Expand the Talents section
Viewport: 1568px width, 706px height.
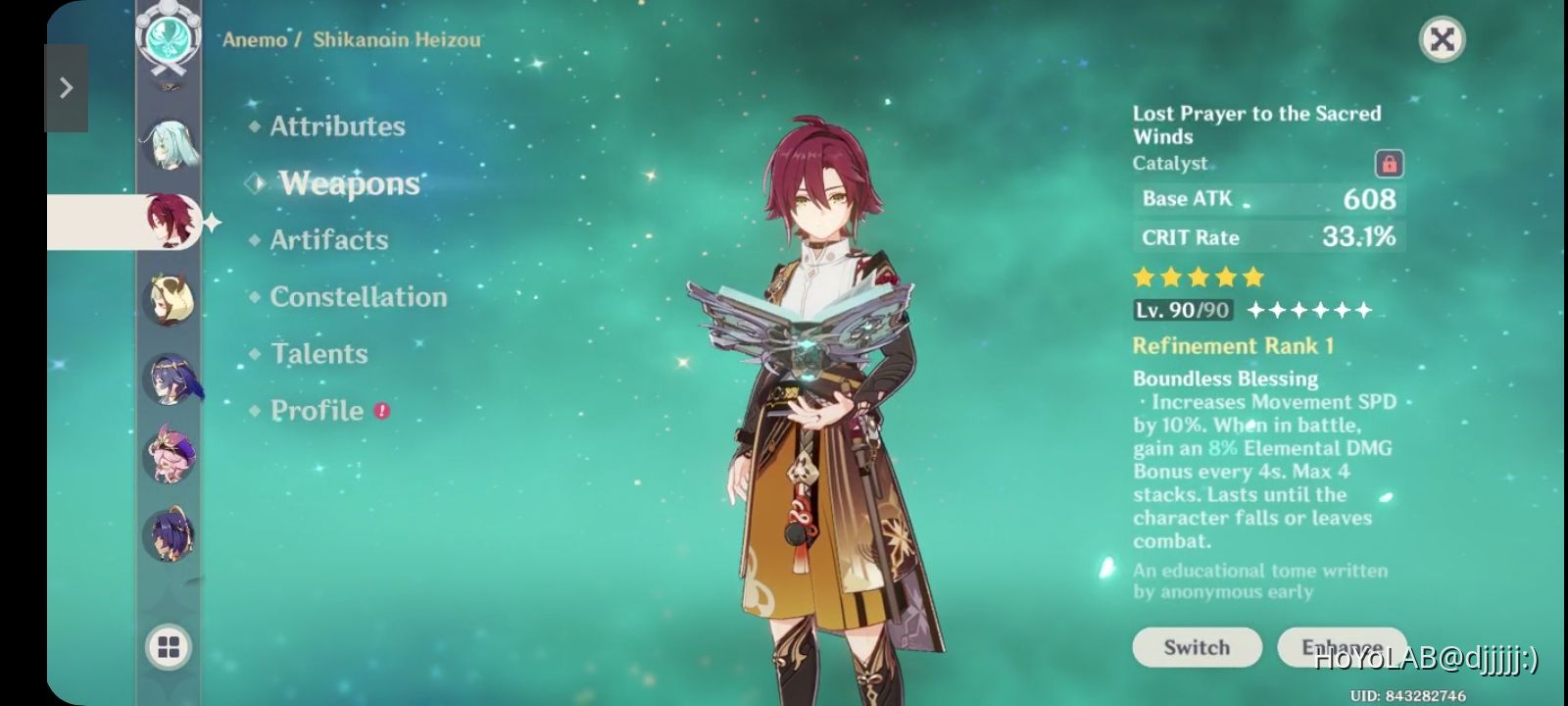(x=318, y=353)
